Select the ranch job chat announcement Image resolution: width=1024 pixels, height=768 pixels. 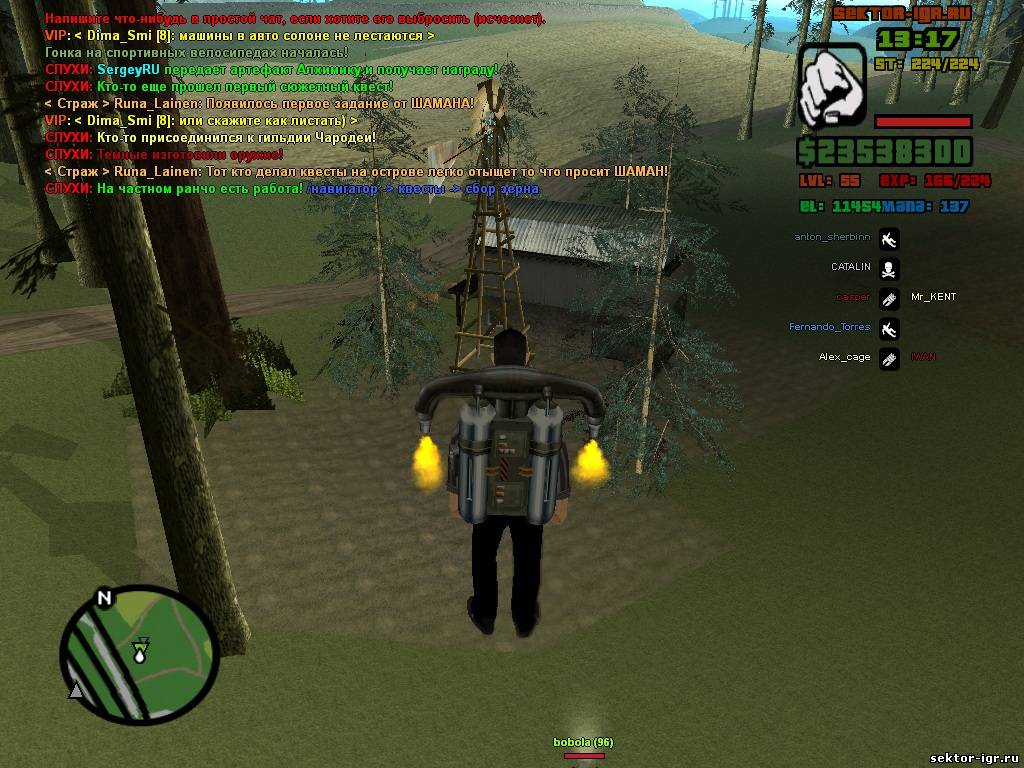pyautogui.click(x=292, y=188)
